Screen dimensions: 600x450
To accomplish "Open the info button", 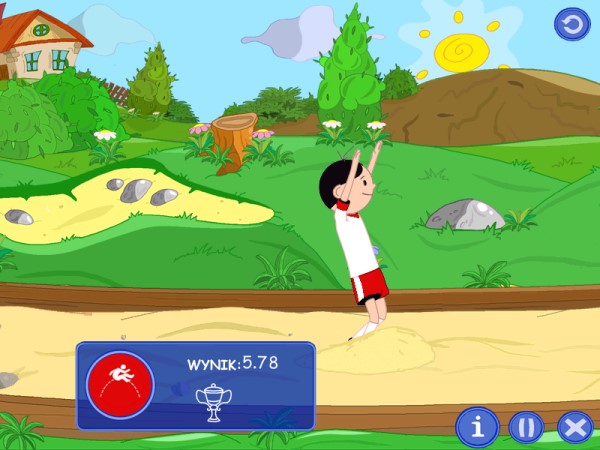I will click(x=477, y=427).
